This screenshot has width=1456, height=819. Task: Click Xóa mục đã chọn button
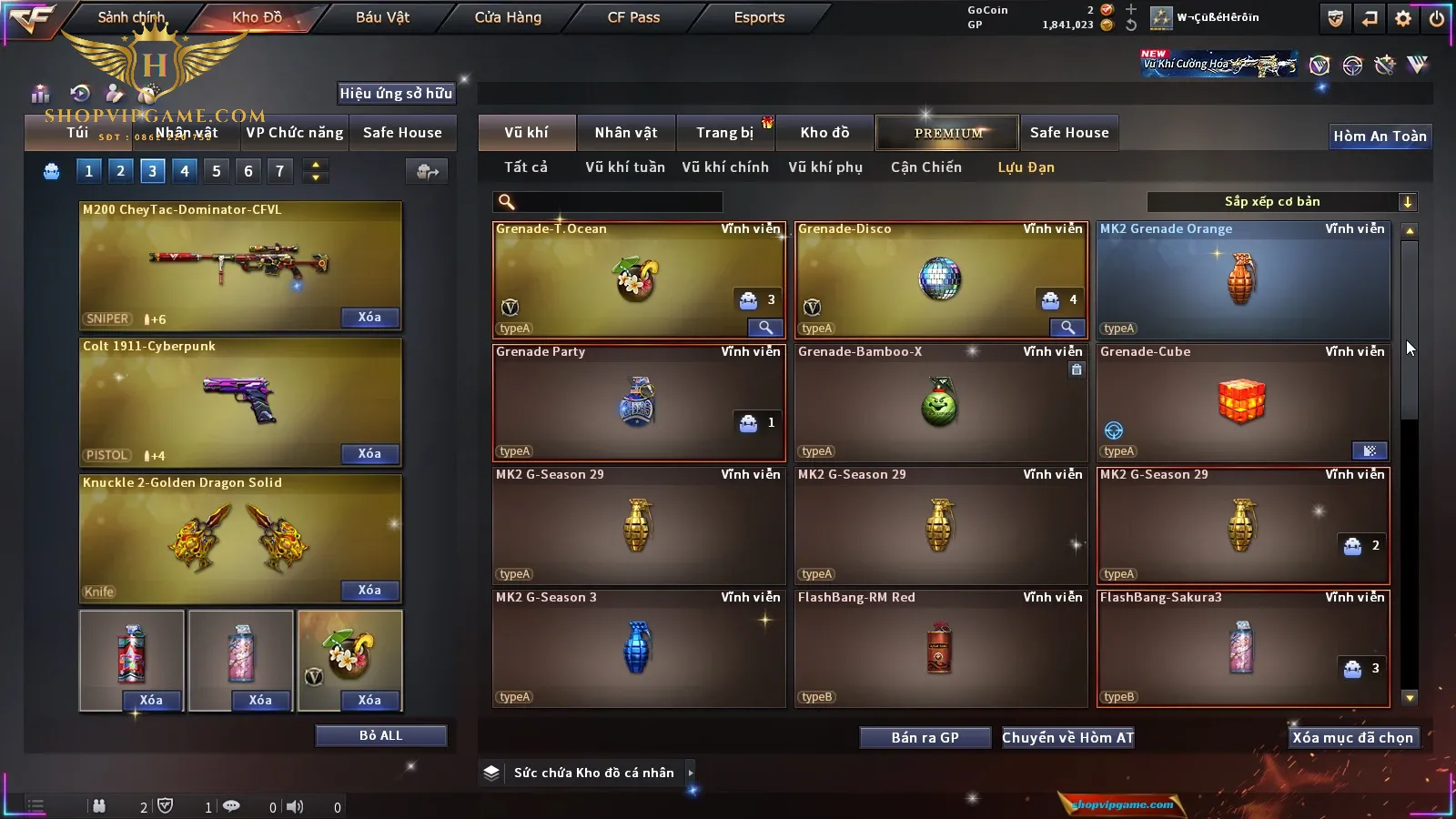tap(1352, 738)
